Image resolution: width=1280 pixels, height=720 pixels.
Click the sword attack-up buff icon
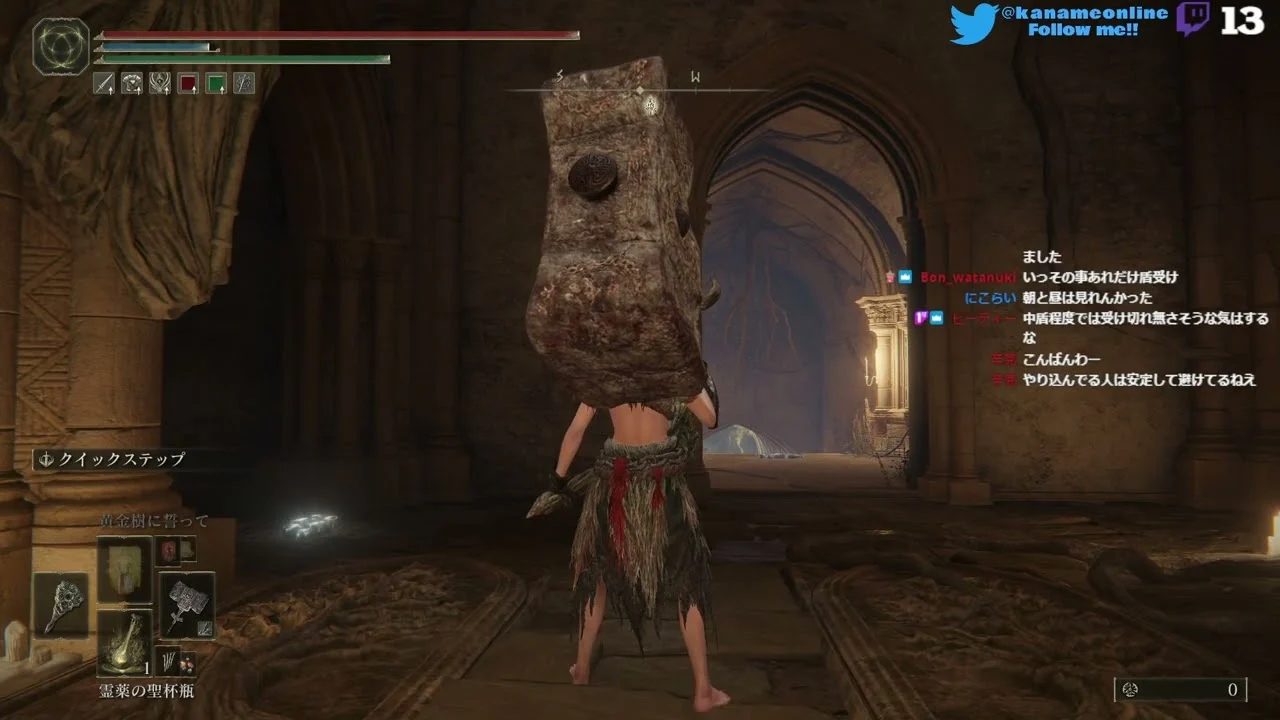(x=104, y=84)
